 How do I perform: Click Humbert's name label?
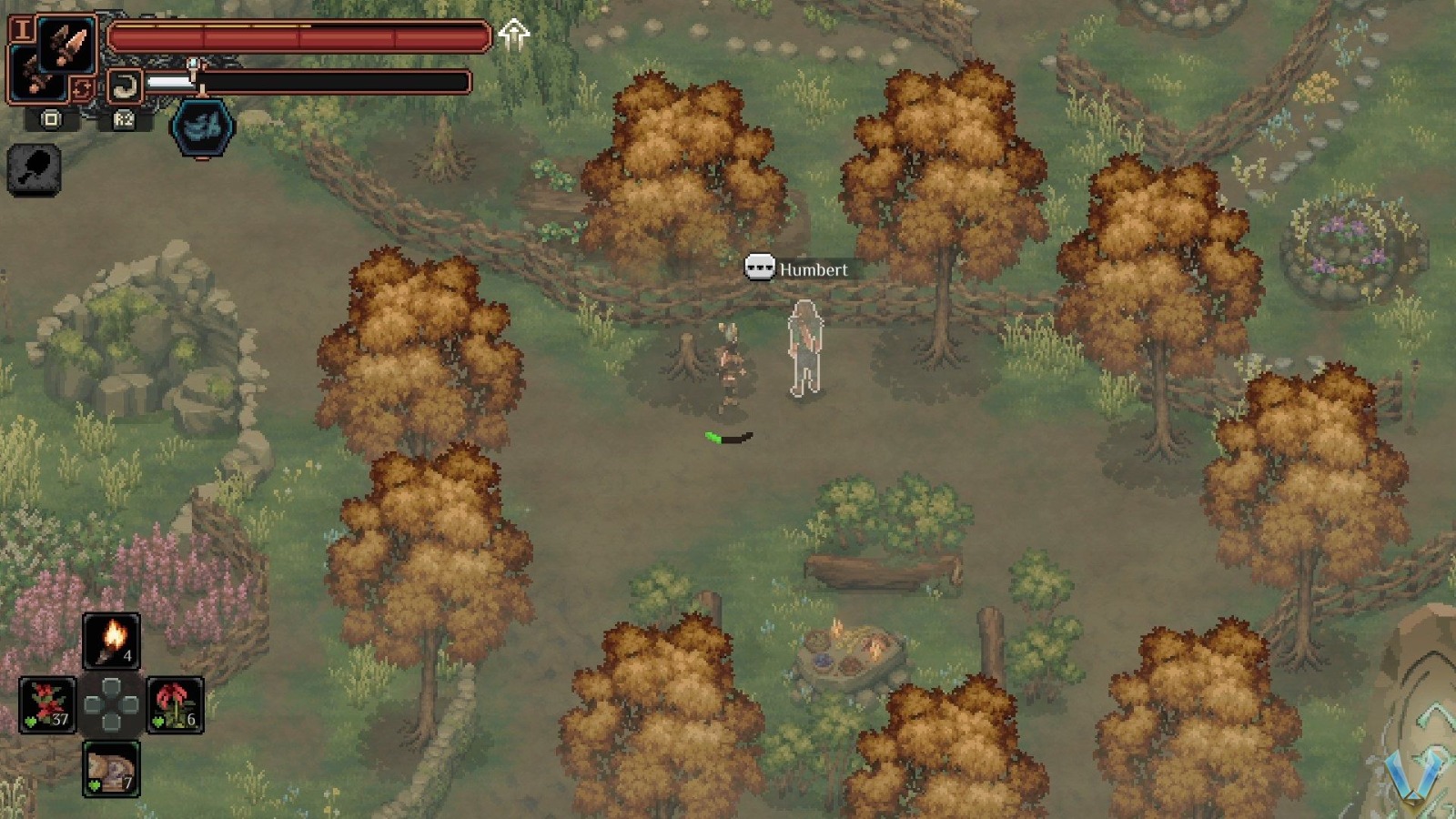tap(814, 269)
